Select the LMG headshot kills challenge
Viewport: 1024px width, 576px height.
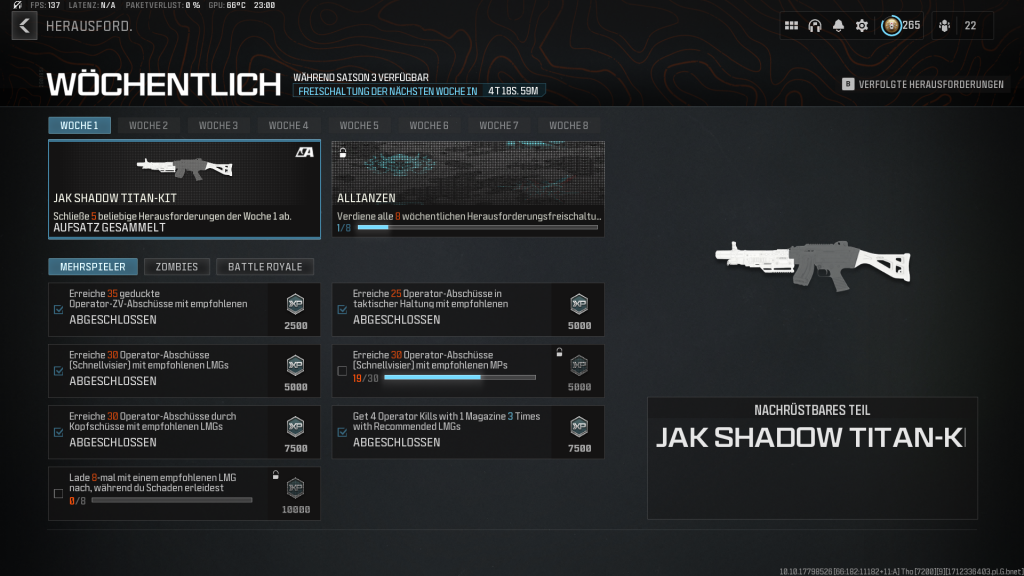(x=184, y=432)
